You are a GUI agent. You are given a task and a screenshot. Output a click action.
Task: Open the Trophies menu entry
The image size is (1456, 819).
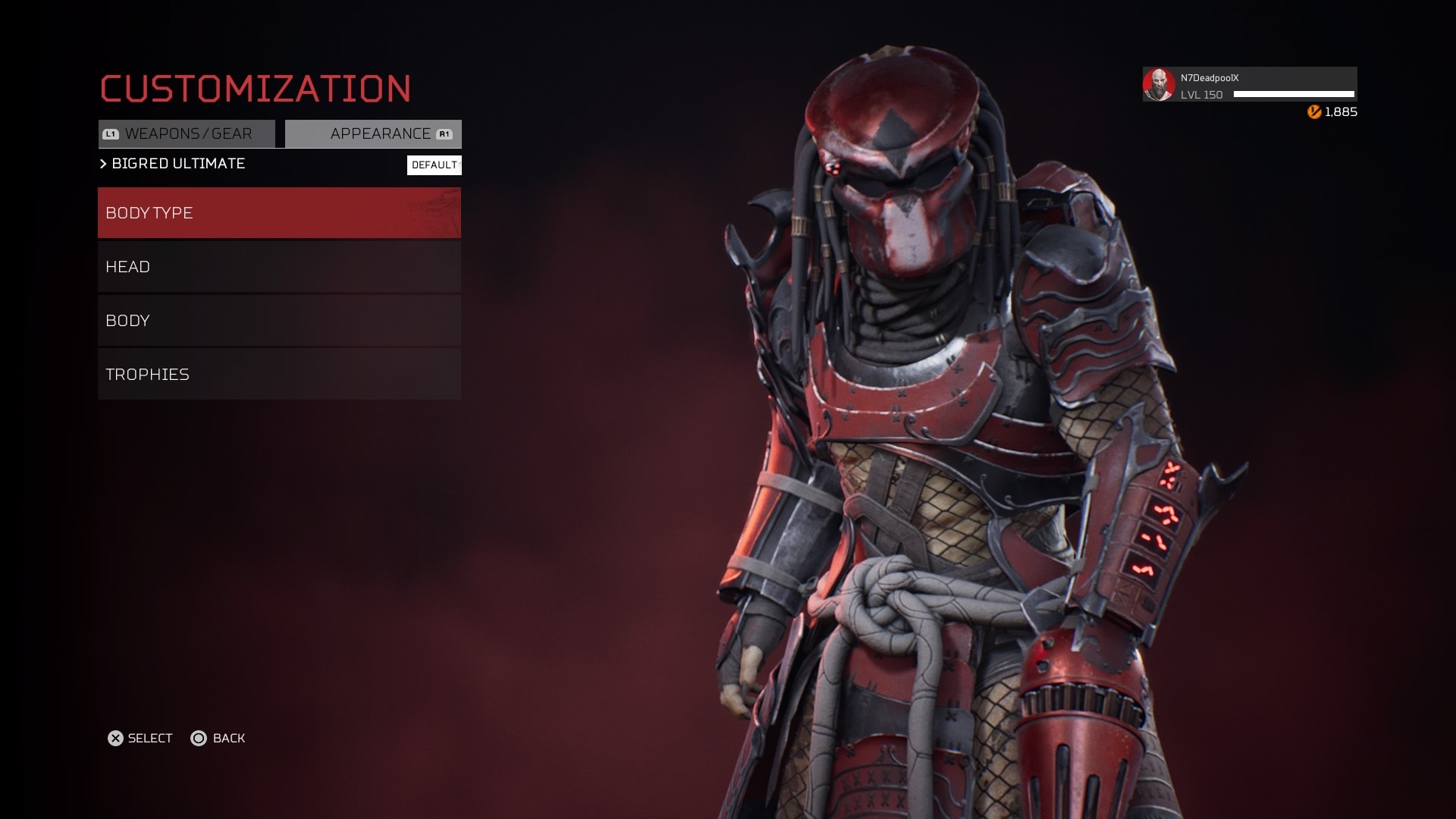(x=279, y=375)
